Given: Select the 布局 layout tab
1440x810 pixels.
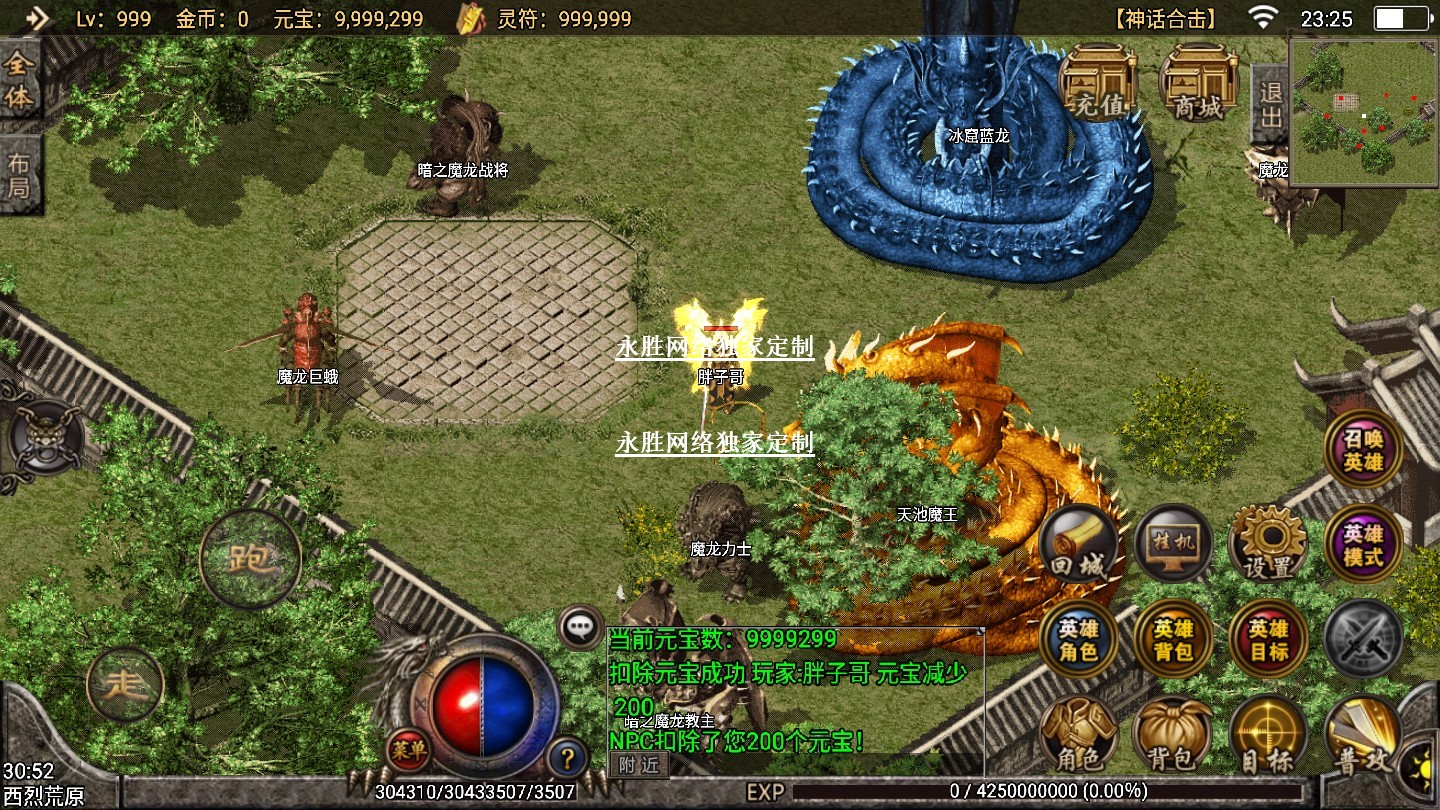Looking at the screenshot, I should (20, 175).
